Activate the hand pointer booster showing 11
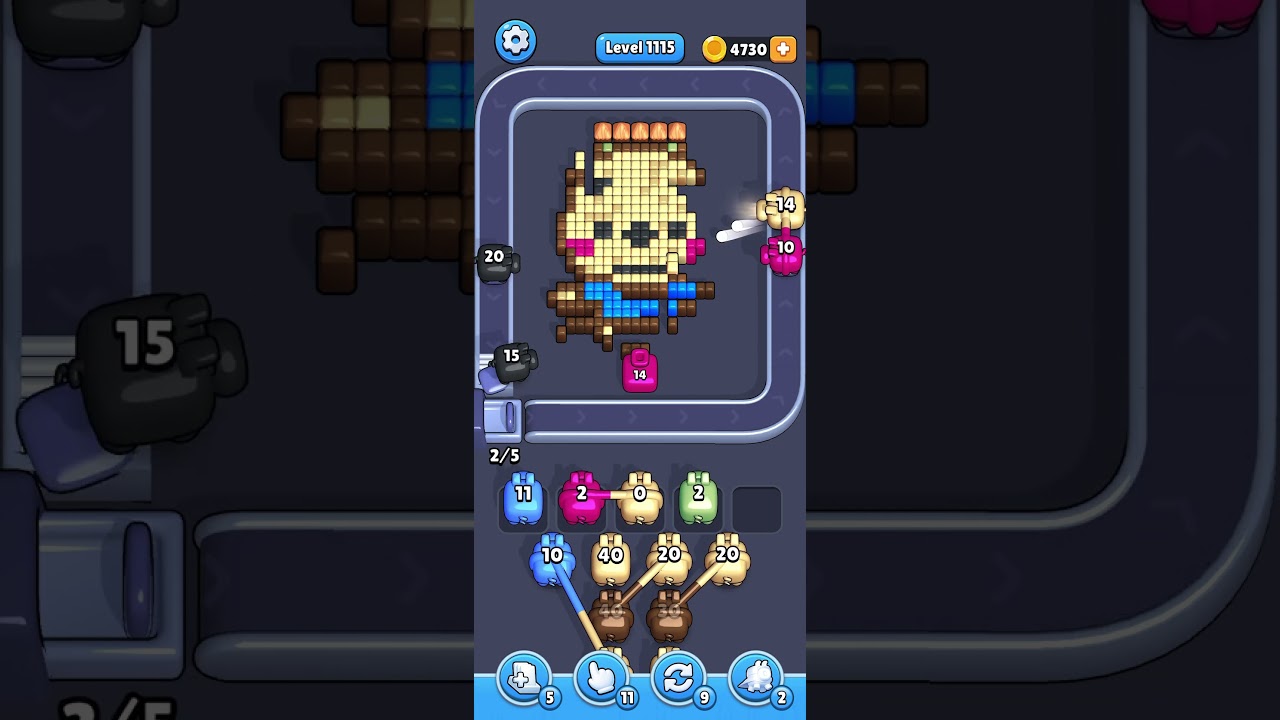The height and width of the screenshot is (720, 1280). 600,678
